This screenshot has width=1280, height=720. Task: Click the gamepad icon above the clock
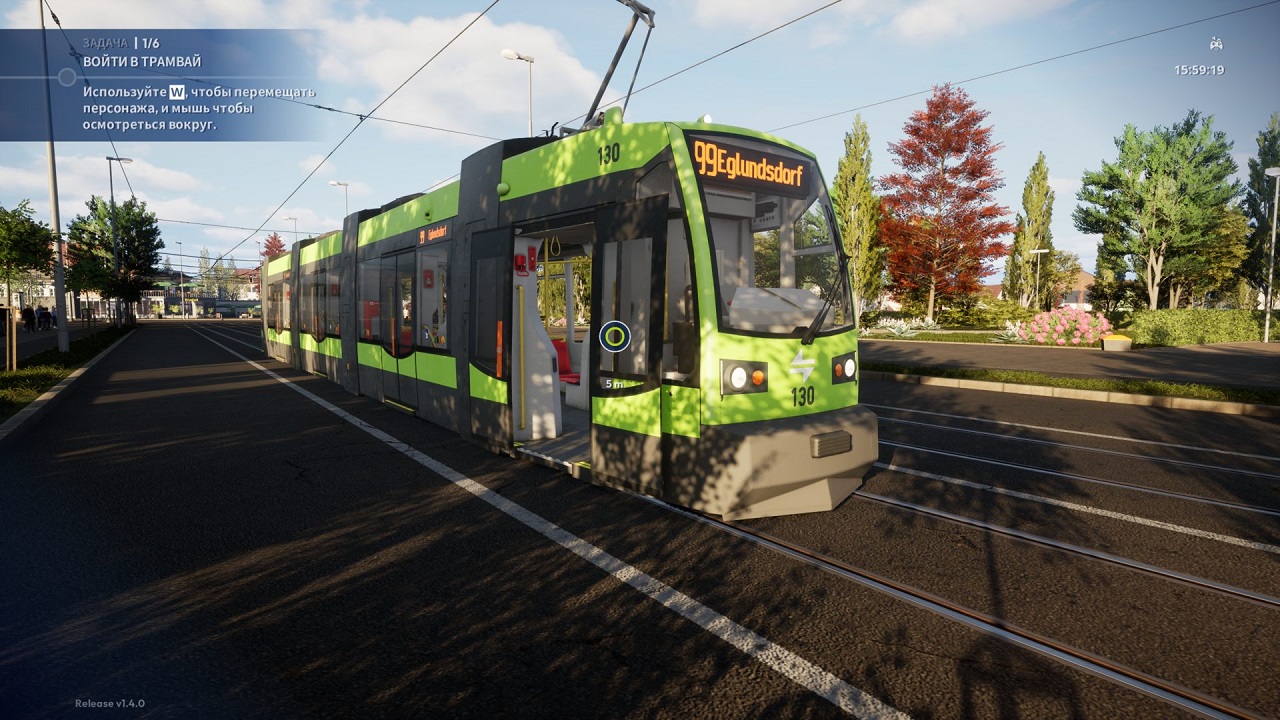pos(1215,44)
